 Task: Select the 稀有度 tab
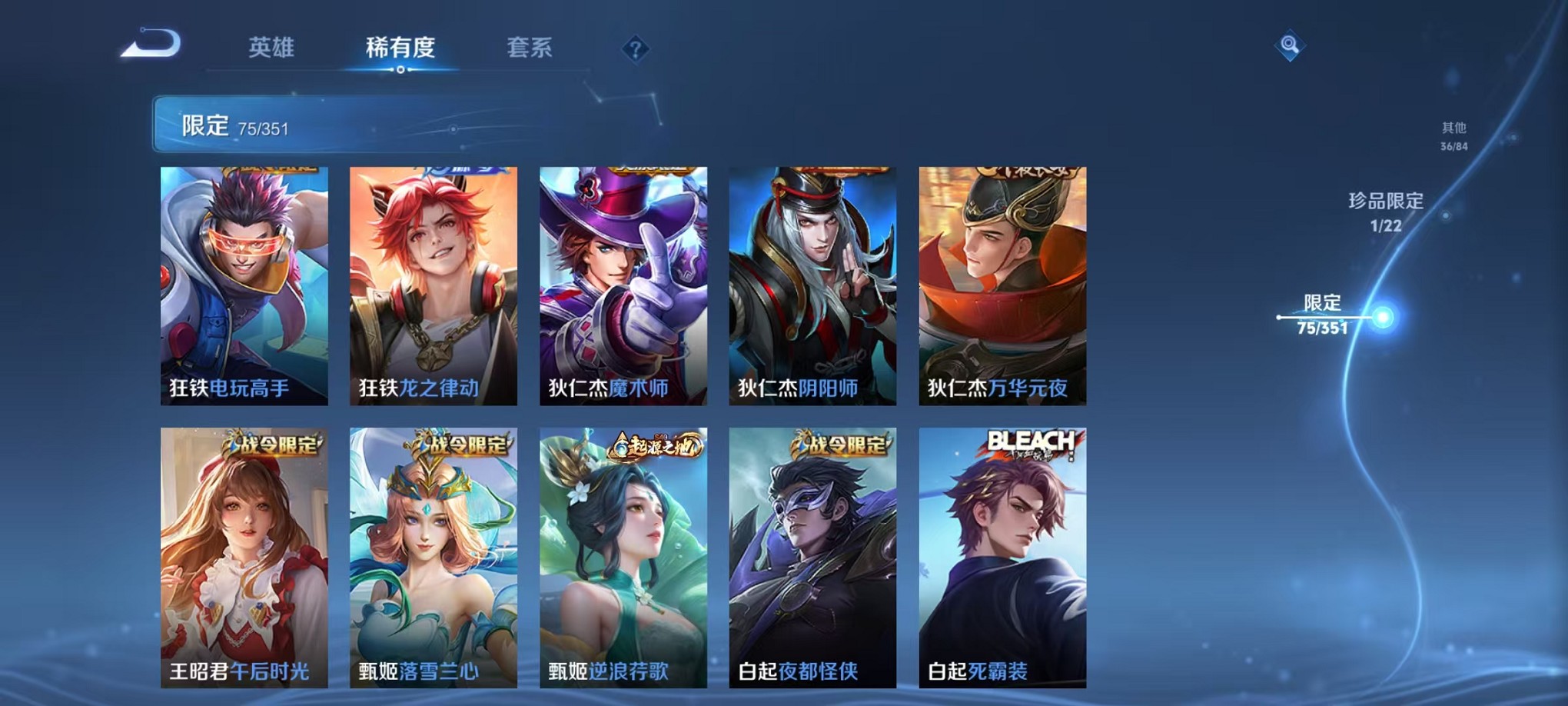400,48
